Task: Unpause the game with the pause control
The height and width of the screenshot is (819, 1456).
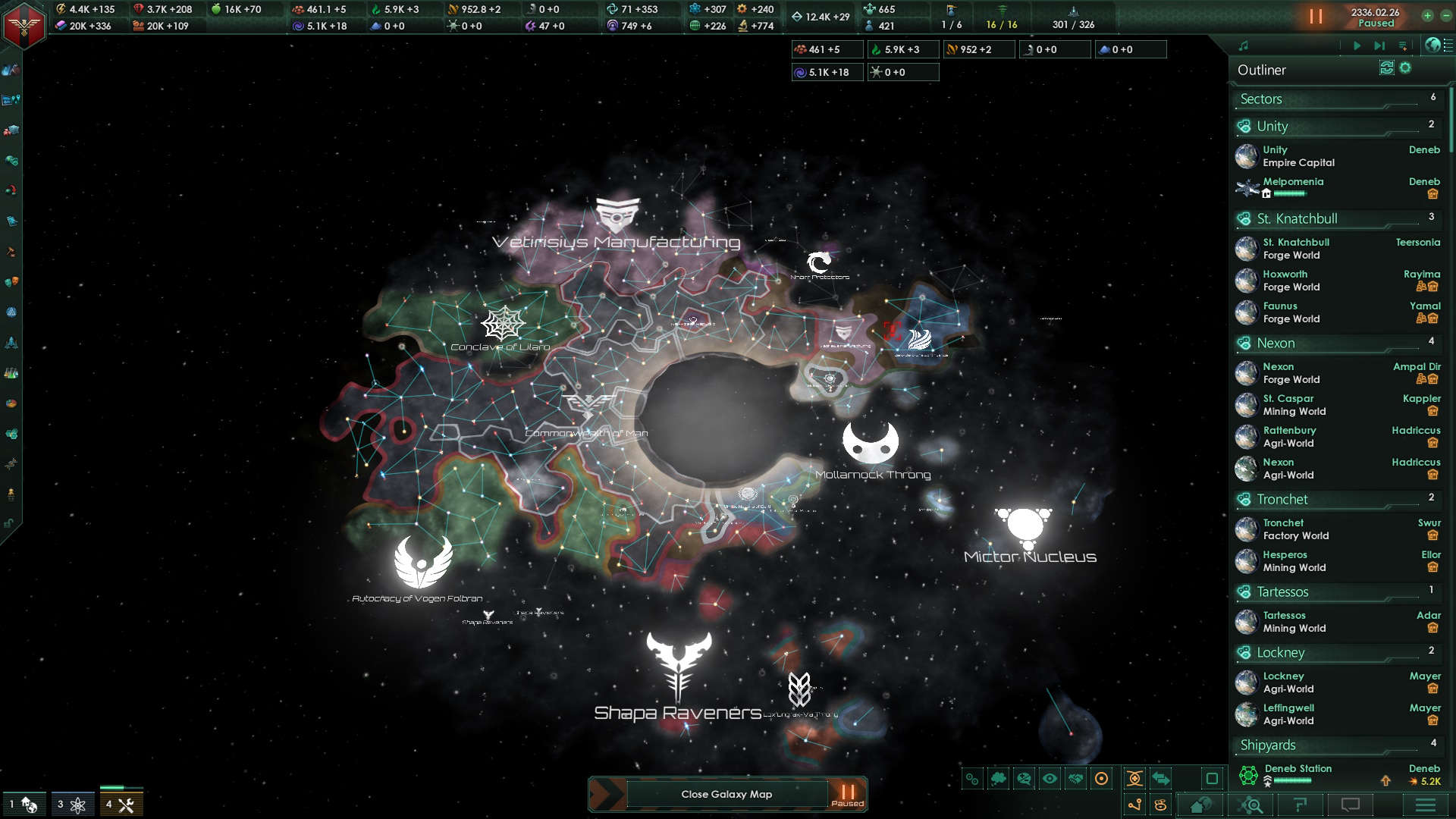Action: (x=1317, y=17)
